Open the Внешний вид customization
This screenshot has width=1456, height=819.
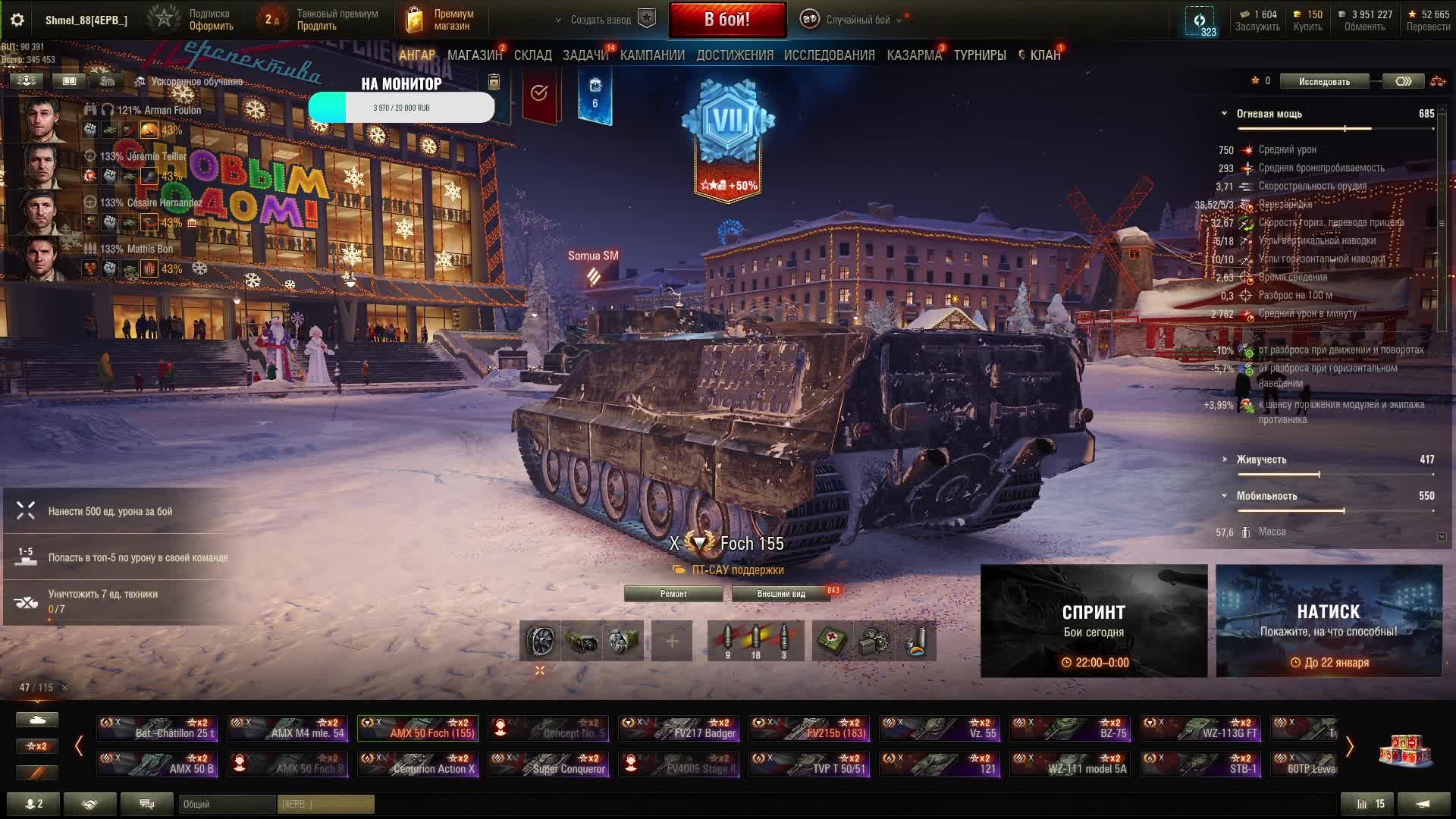coord(781,594)
